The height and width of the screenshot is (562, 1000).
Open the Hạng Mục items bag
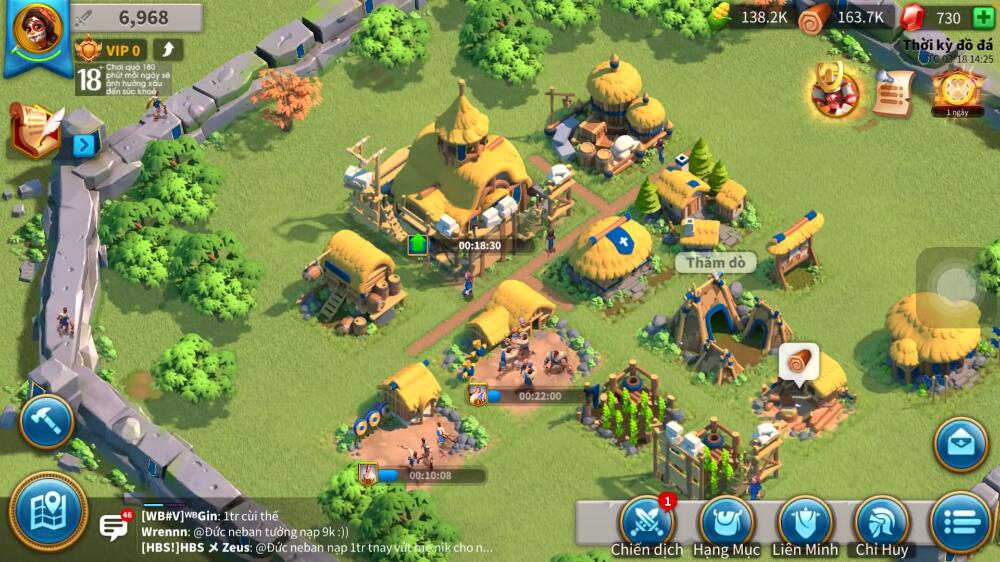727,522
